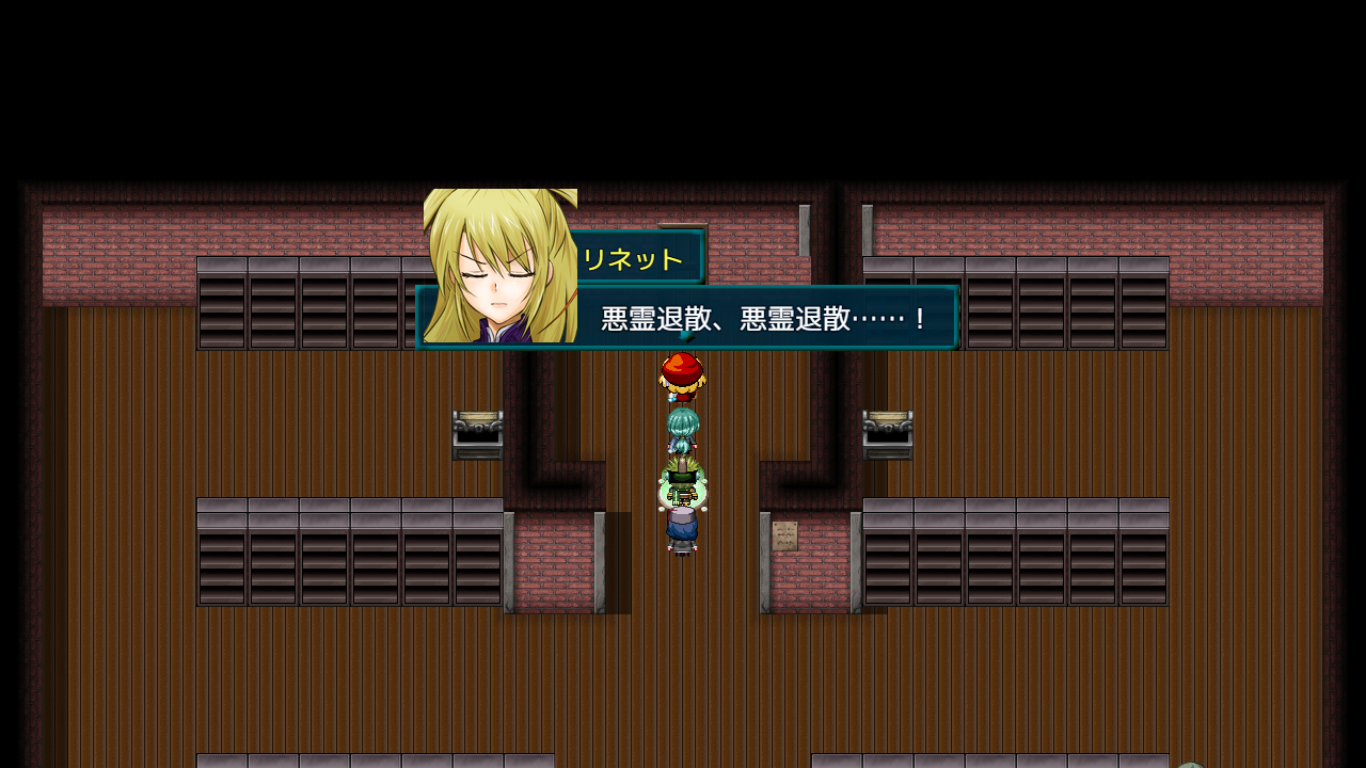Select the blue-robed character at the rear
This screenshot has height=768, width=1366.
[x=681, y=525]
